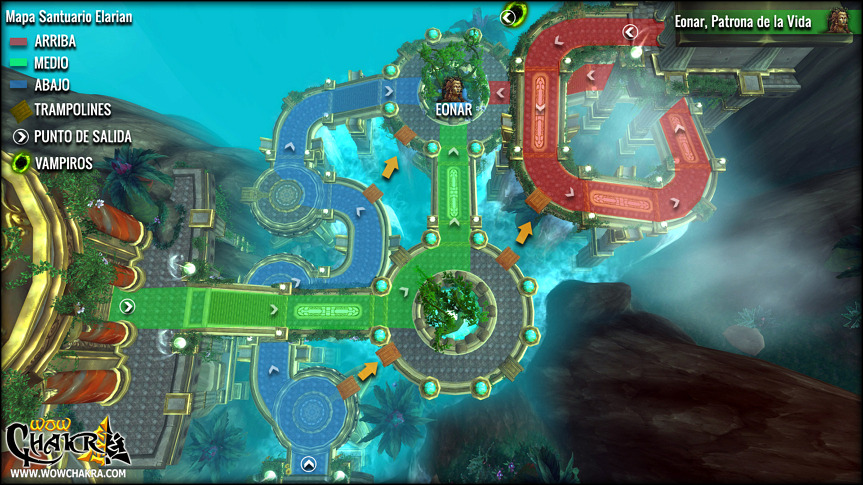Screen dimensions: 863x485
Task: Open the www.wowchakra.com link
Action: pos(68,473)
